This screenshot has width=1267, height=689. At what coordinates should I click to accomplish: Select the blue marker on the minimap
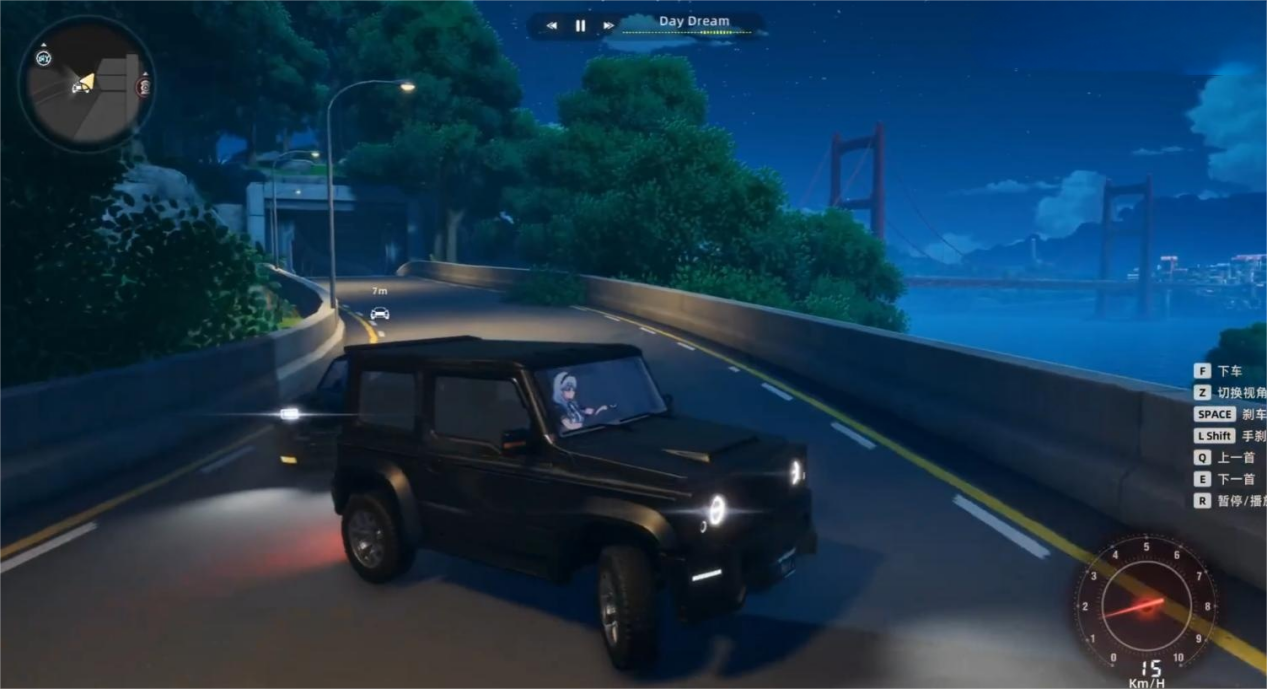pyautogui.click(x=43, y=58)
